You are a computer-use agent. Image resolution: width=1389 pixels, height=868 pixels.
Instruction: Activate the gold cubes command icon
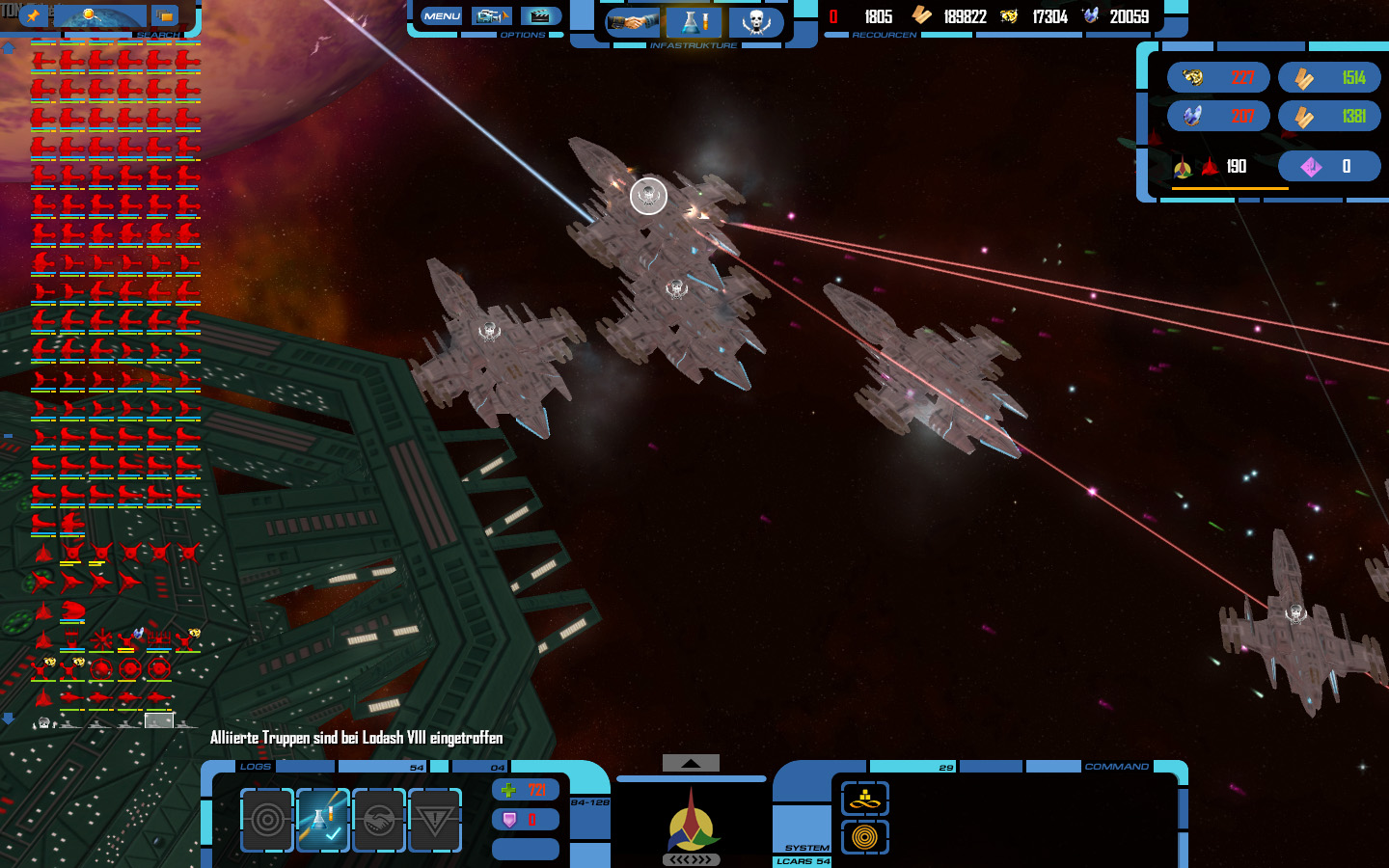[864, 799]
